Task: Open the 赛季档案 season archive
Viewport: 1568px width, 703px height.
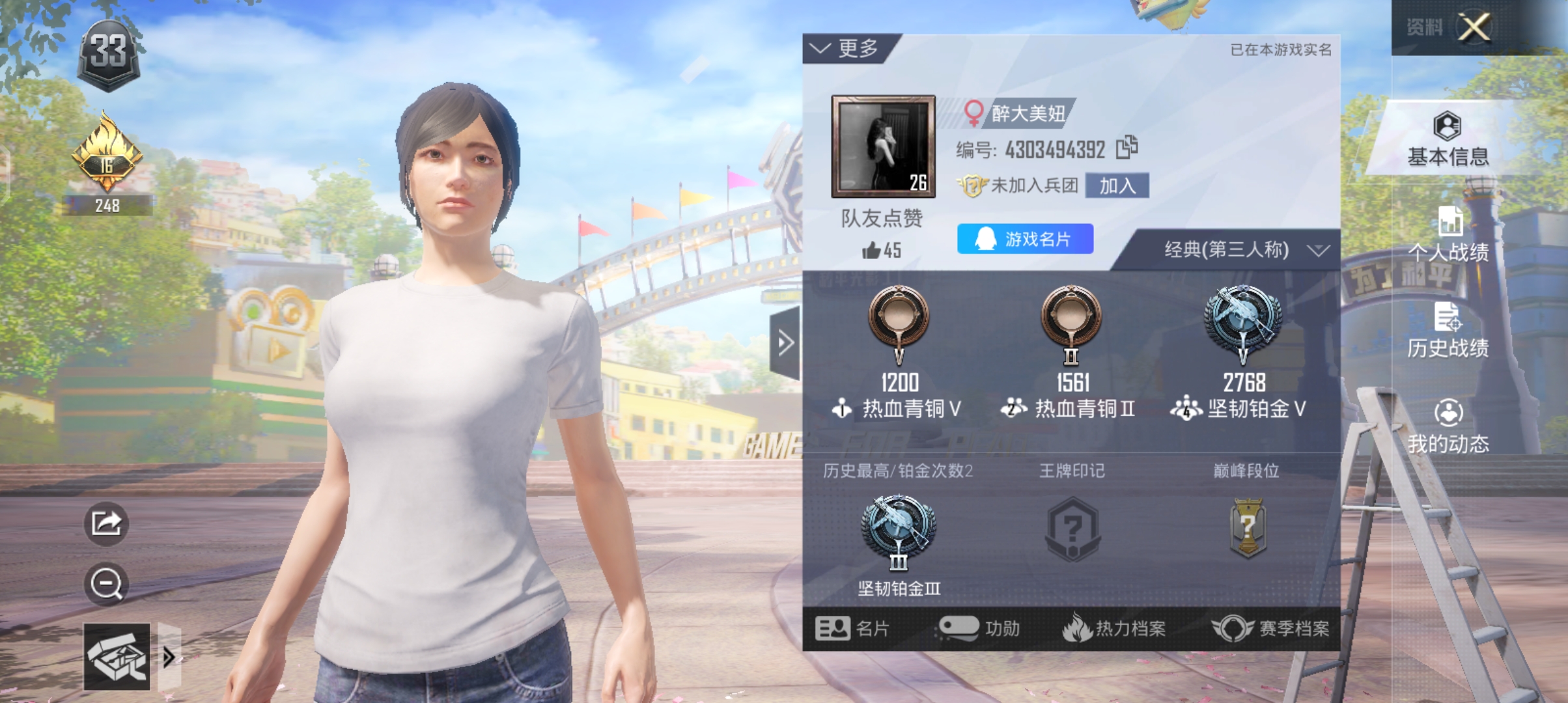Action: 1270,628
